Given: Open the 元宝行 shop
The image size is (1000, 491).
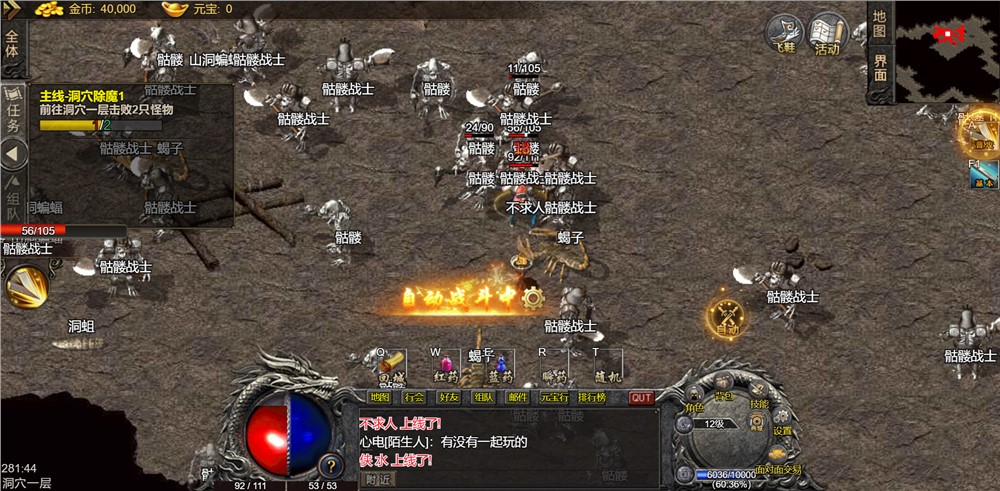Looking at the screenshot, I should tap(553, 397).
